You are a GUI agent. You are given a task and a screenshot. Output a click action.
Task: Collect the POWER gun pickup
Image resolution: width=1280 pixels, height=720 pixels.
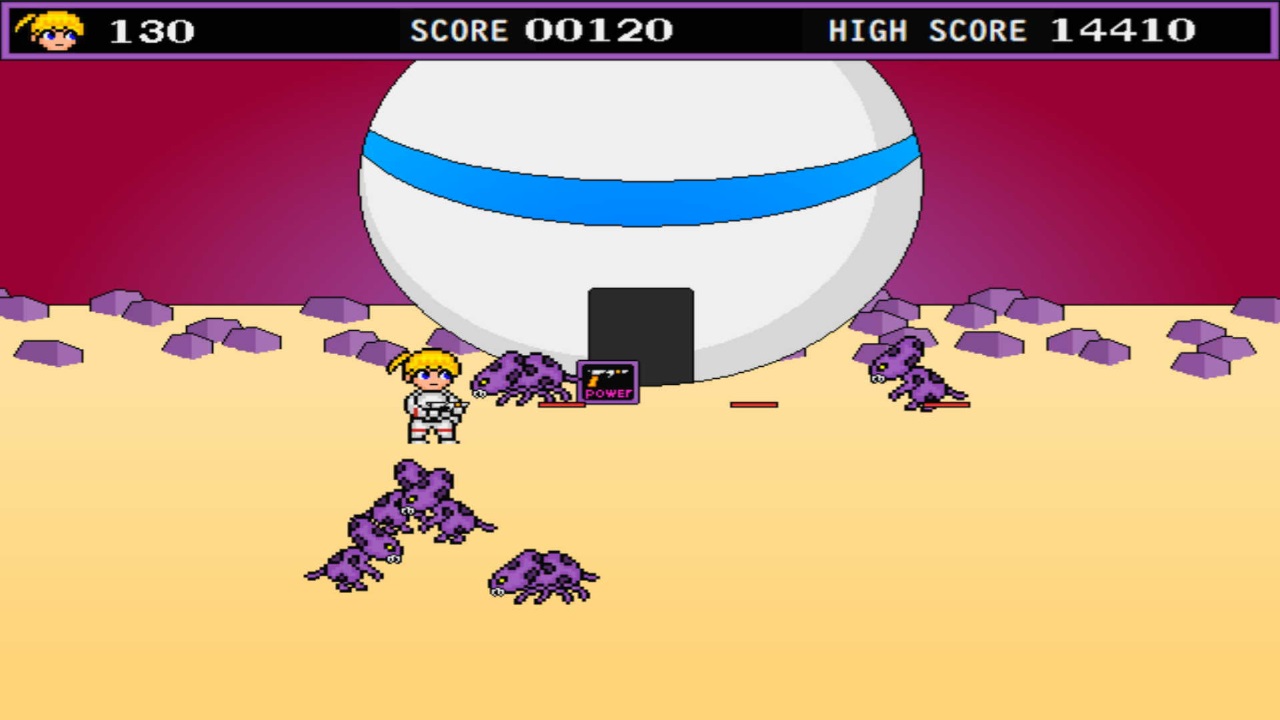606,381
